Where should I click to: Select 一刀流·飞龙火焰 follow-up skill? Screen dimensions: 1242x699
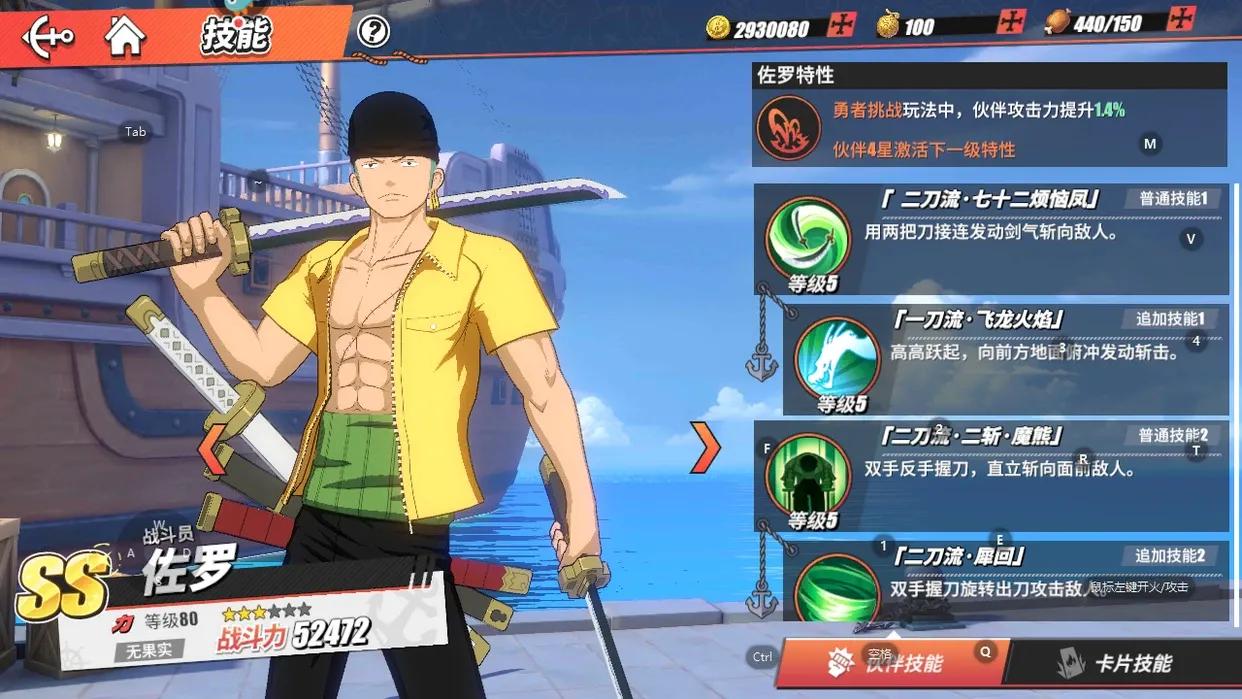coord(836,358)
